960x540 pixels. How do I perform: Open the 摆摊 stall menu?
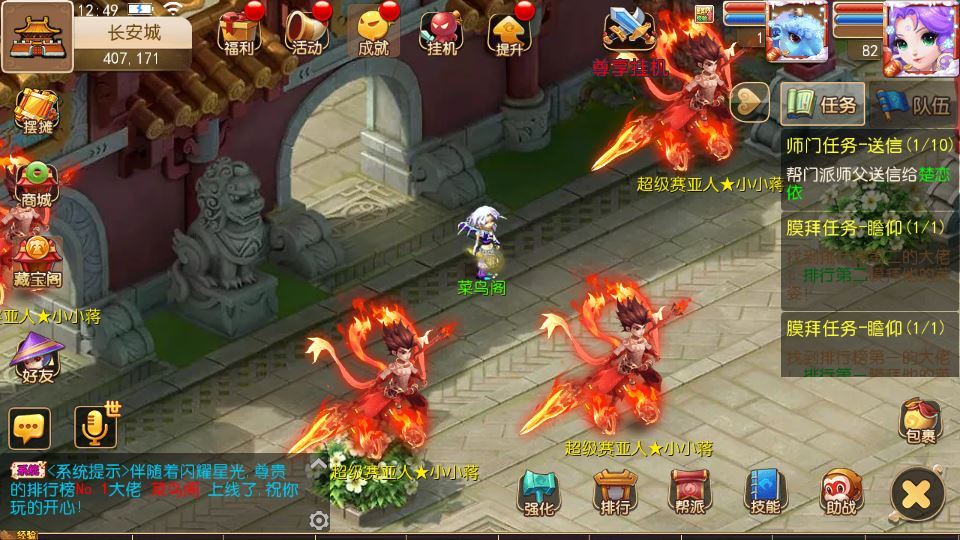coord(35,109)
